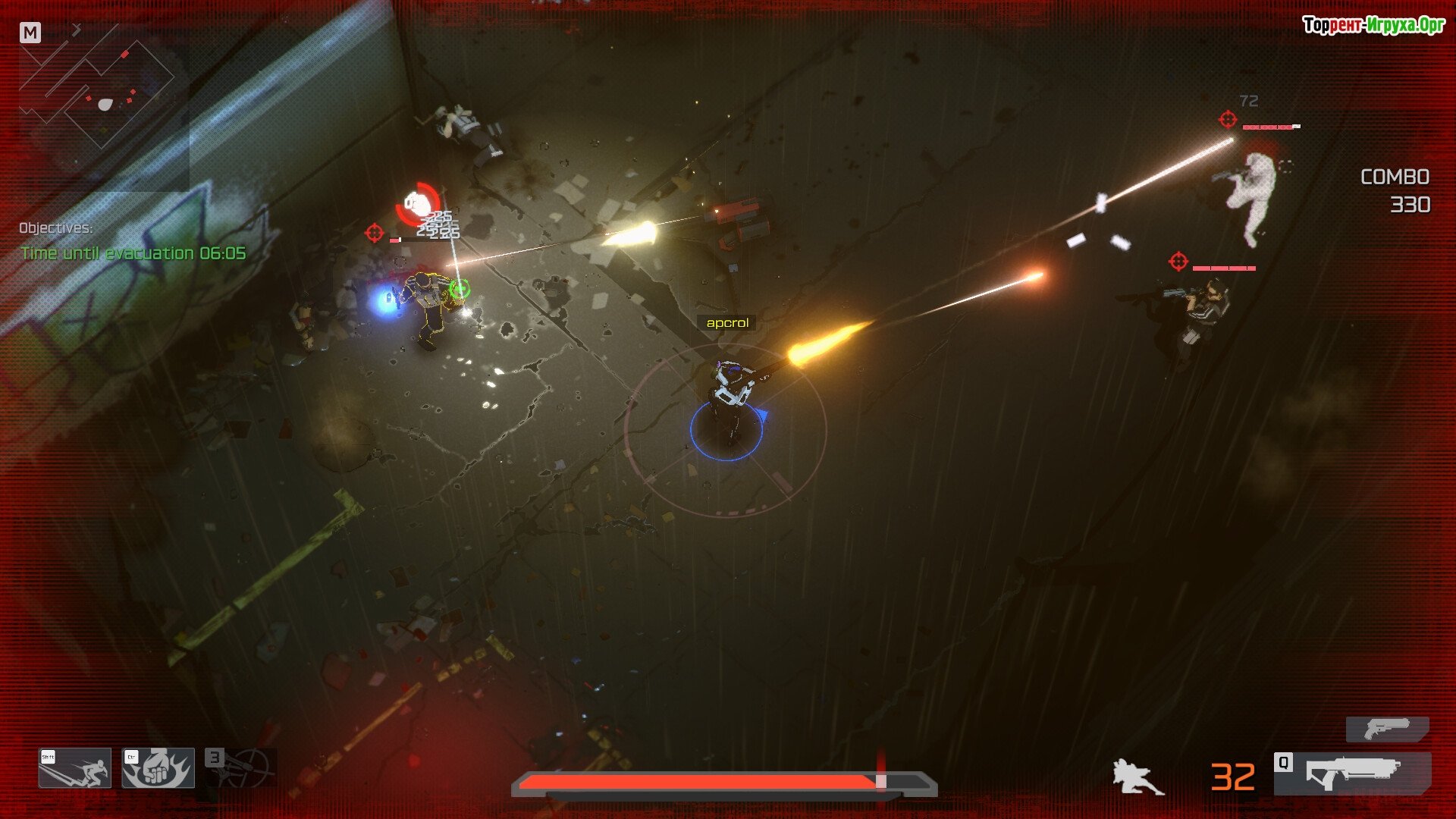Select the assault rifle weapon slot

(x=1352, y=773)
